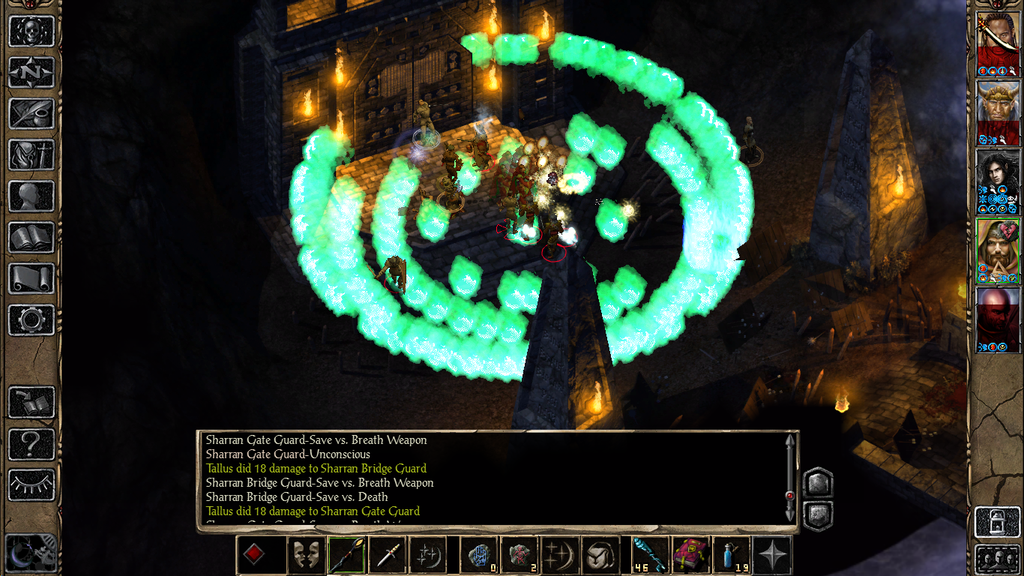Click the skull button atop the left sidebar
This screenshot has height=576, width=1024.
point(31,31)
